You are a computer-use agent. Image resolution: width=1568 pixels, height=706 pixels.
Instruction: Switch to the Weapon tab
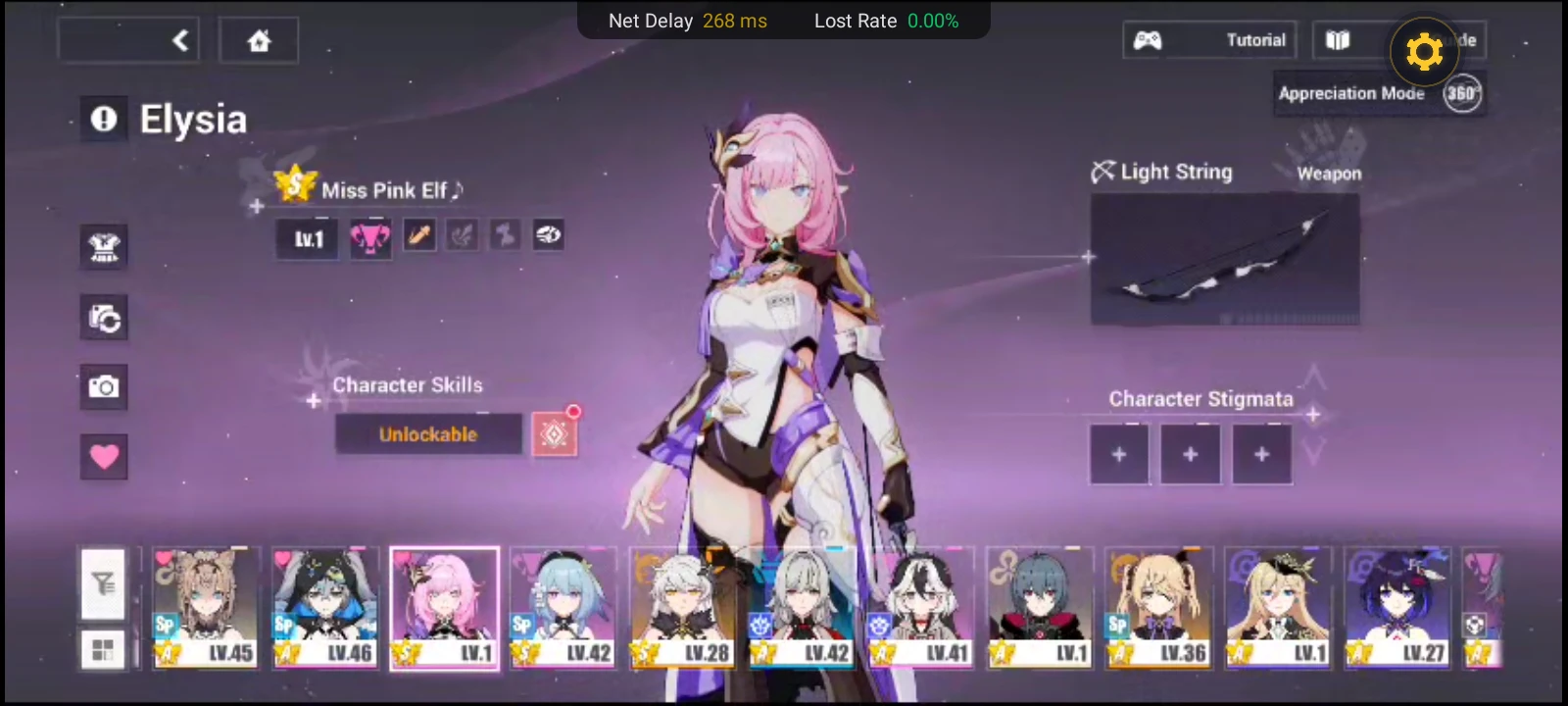tap(1330, 173)
